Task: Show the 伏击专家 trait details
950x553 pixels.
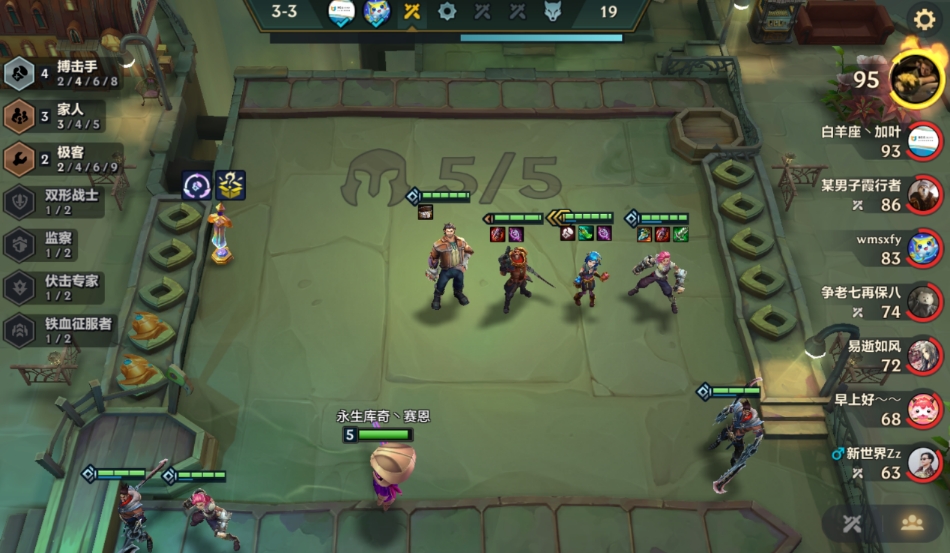Action: tap(60, 288)
